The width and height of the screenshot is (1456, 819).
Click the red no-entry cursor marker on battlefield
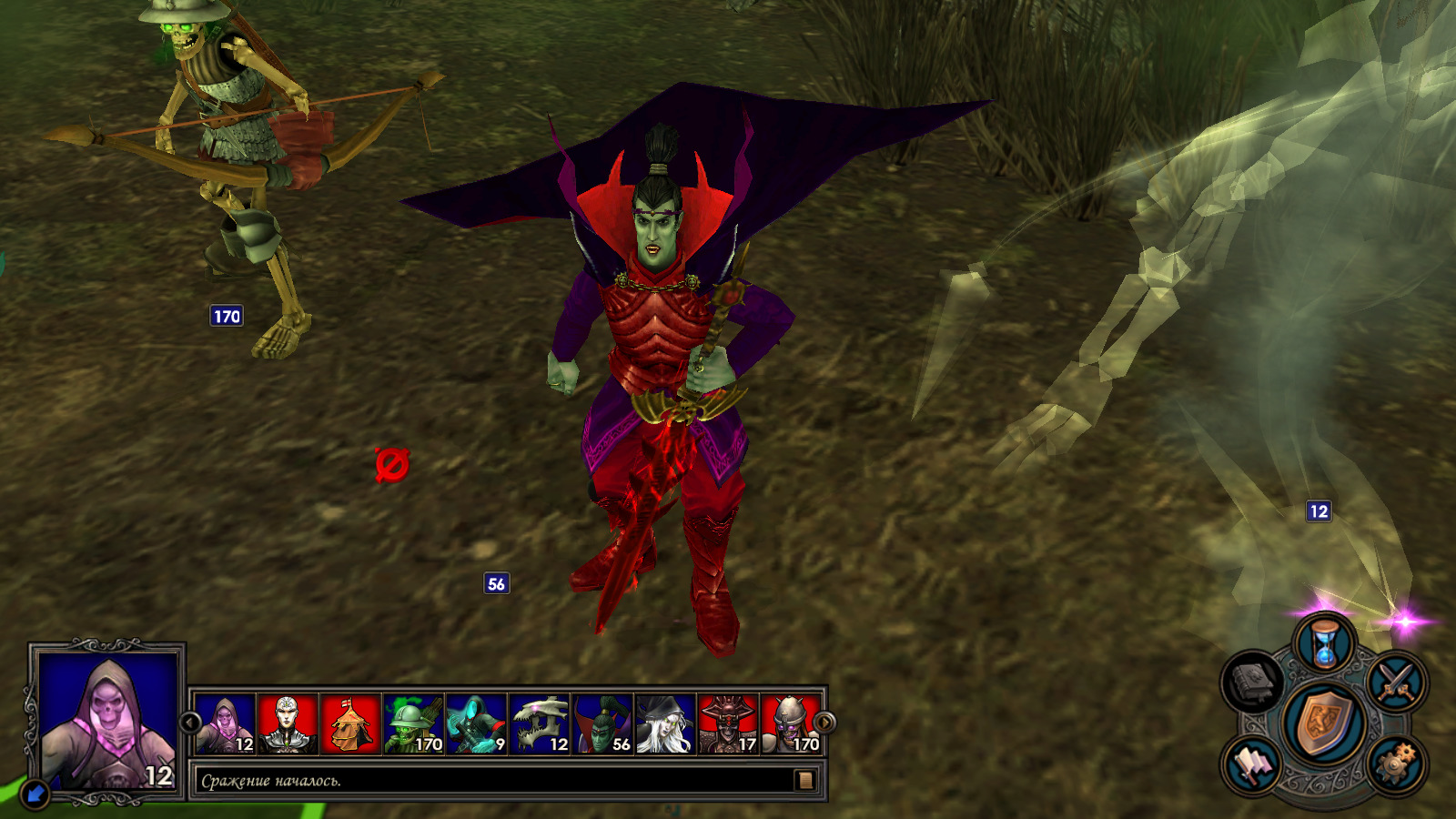pyautogui.click(x=391, y=464)
